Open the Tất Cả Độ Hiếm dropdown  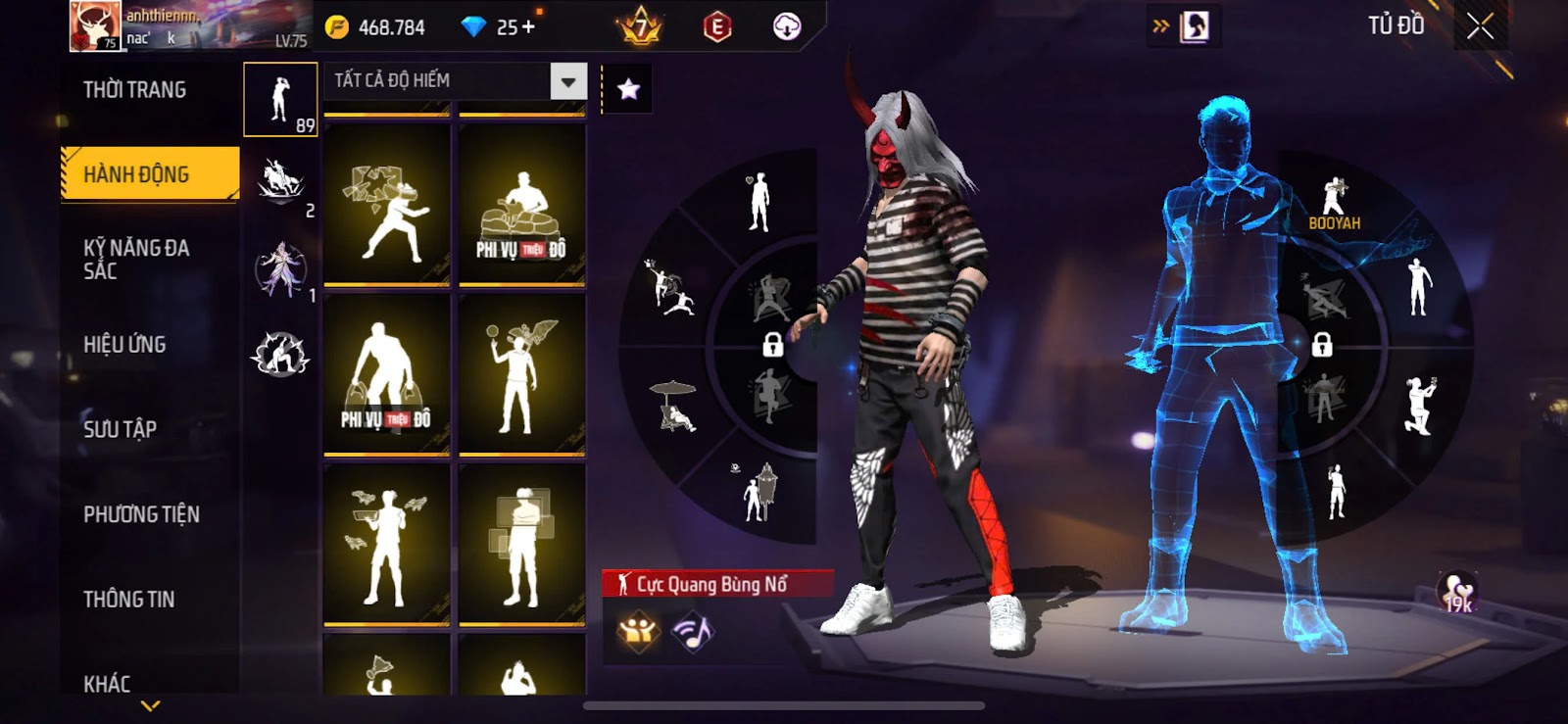tap(567, 81)
